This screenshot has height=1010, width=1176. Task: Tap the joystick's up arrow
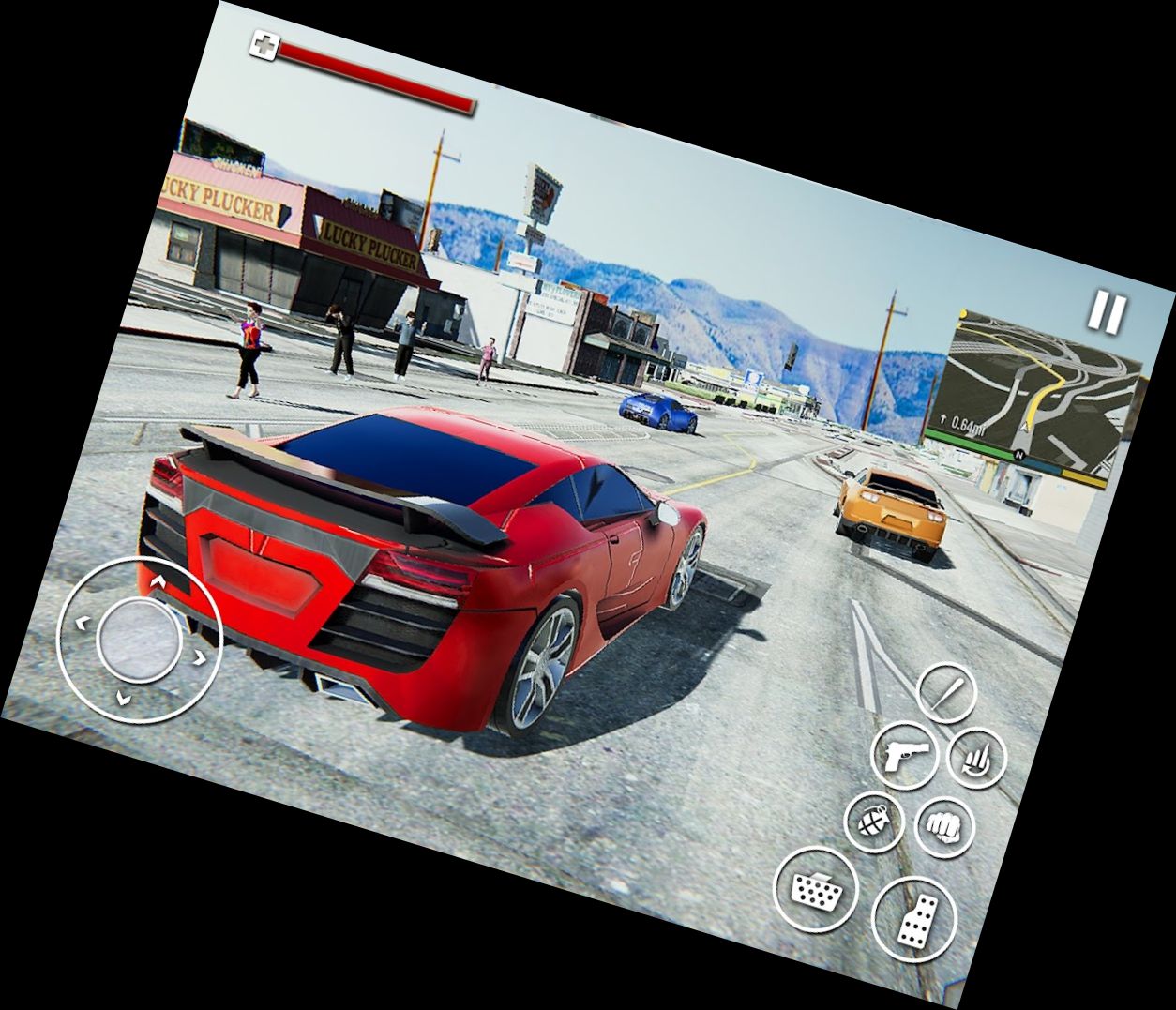[x=158, y=582]
